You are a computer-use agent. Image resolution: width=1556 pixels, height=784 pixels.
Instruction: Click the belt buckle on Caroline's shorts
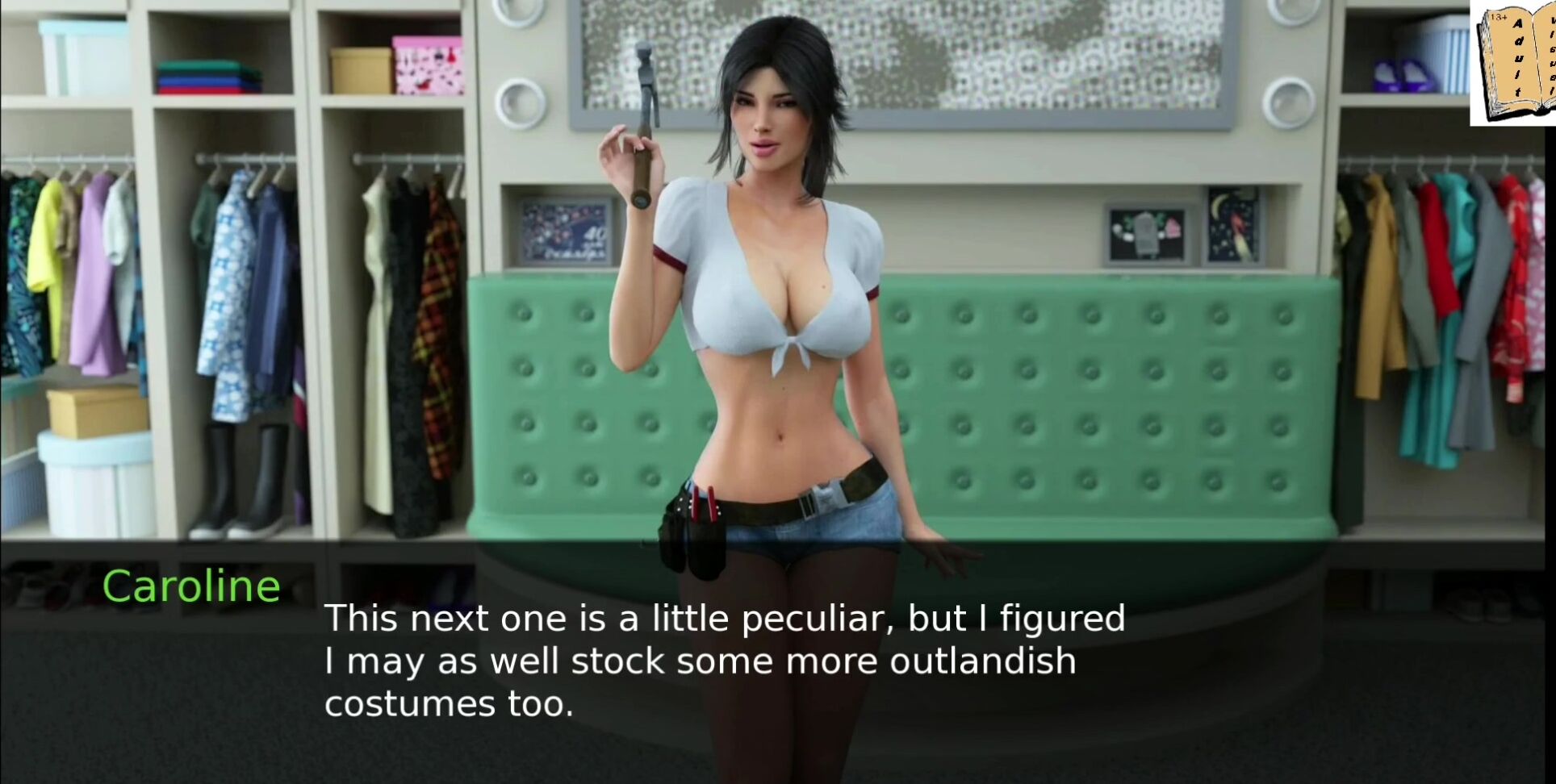pyautogui.click(x=823, y=496)
